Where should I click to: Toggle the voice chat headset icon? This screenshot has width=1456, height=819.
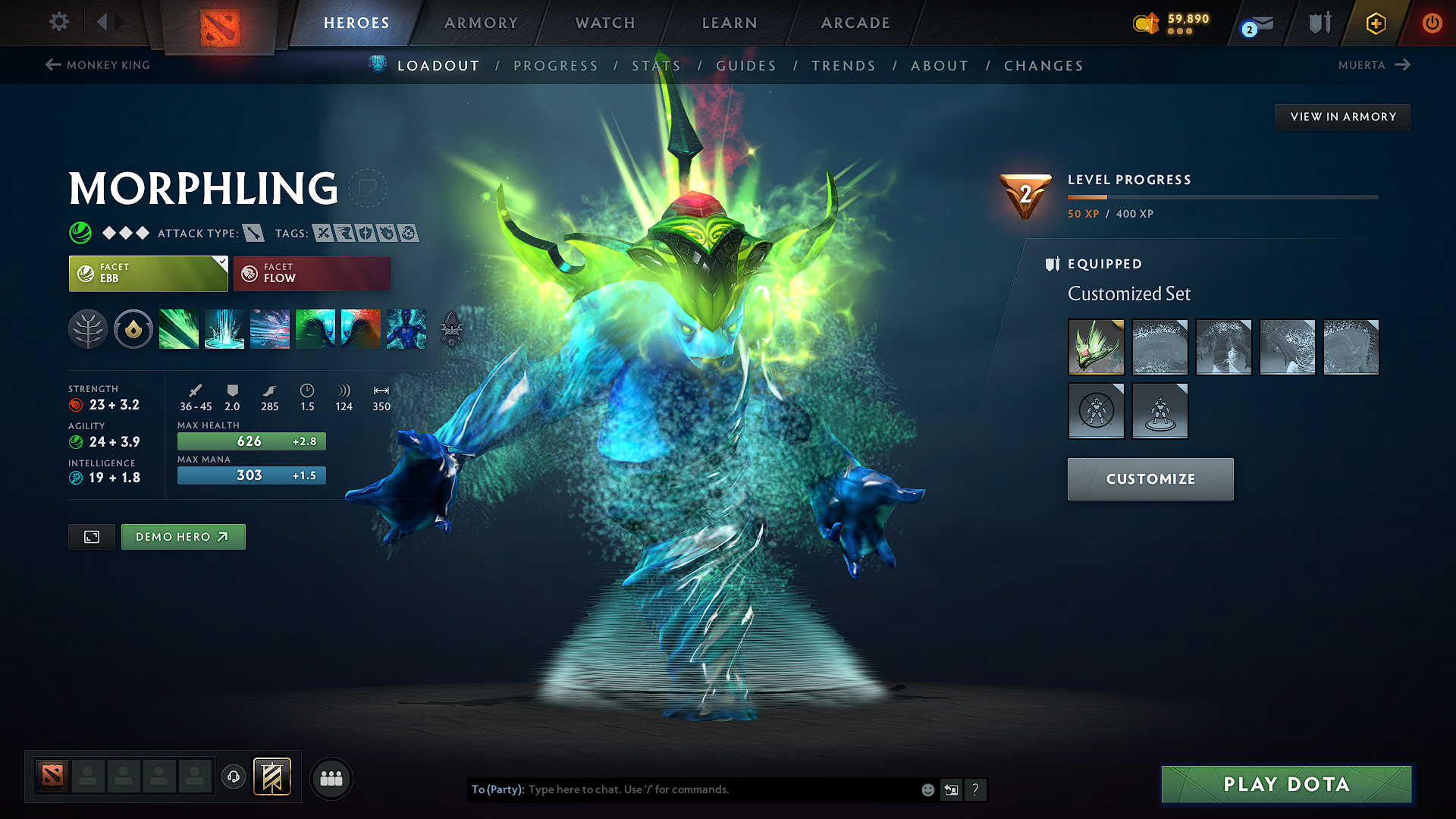[x=234, y=777]
